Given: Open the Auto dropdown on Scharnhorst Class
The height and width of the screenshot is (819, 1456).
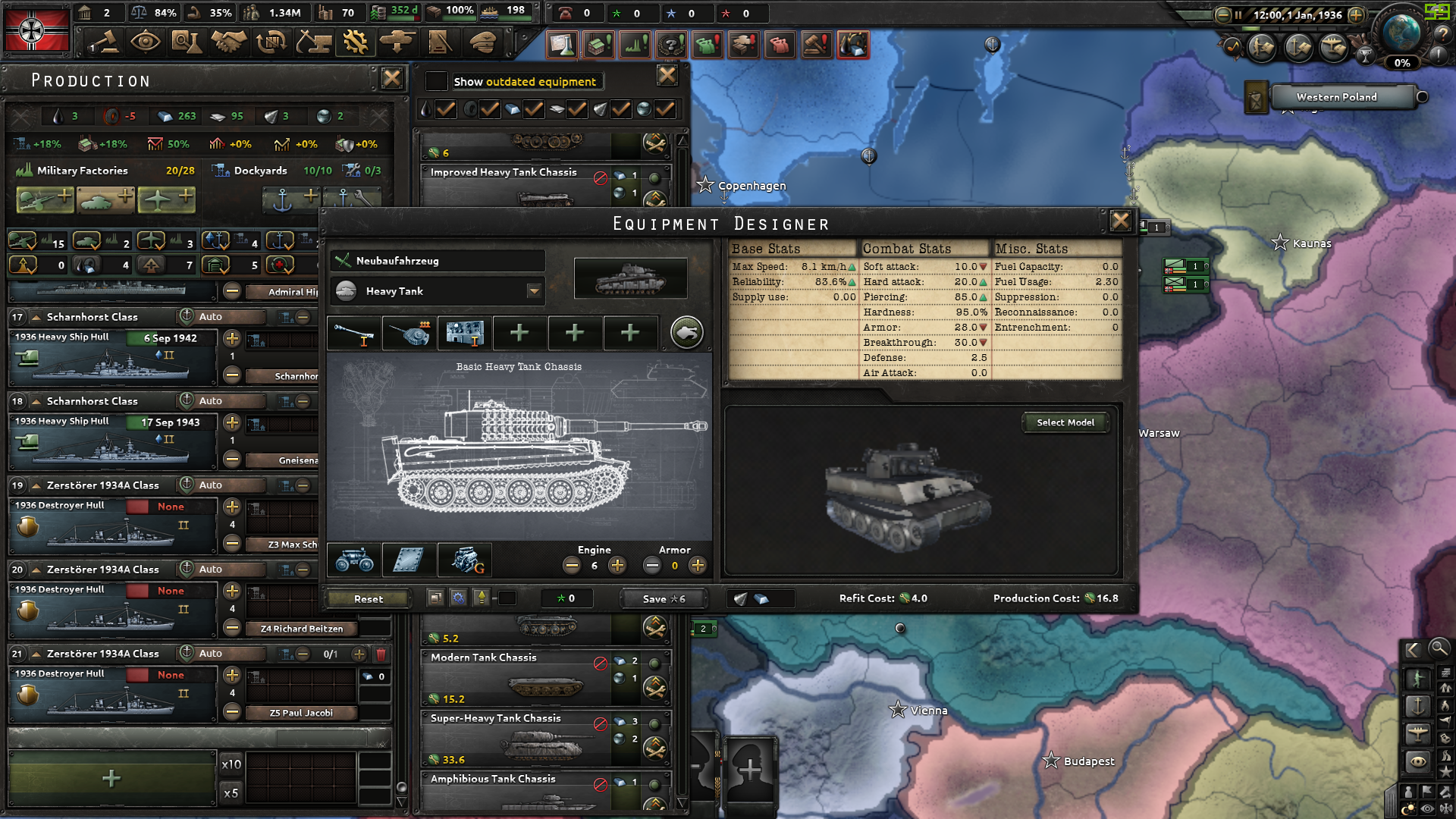Looking at the screenshot, I should click(x=221, y=316).
